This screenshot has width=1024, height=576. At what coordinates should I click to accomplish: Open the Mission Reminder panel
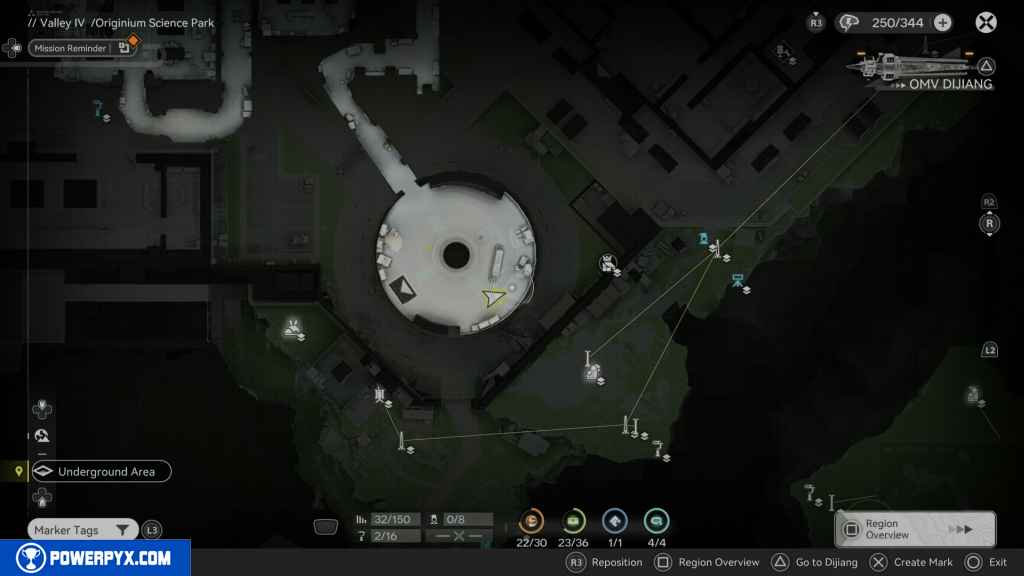pos(72,47)
